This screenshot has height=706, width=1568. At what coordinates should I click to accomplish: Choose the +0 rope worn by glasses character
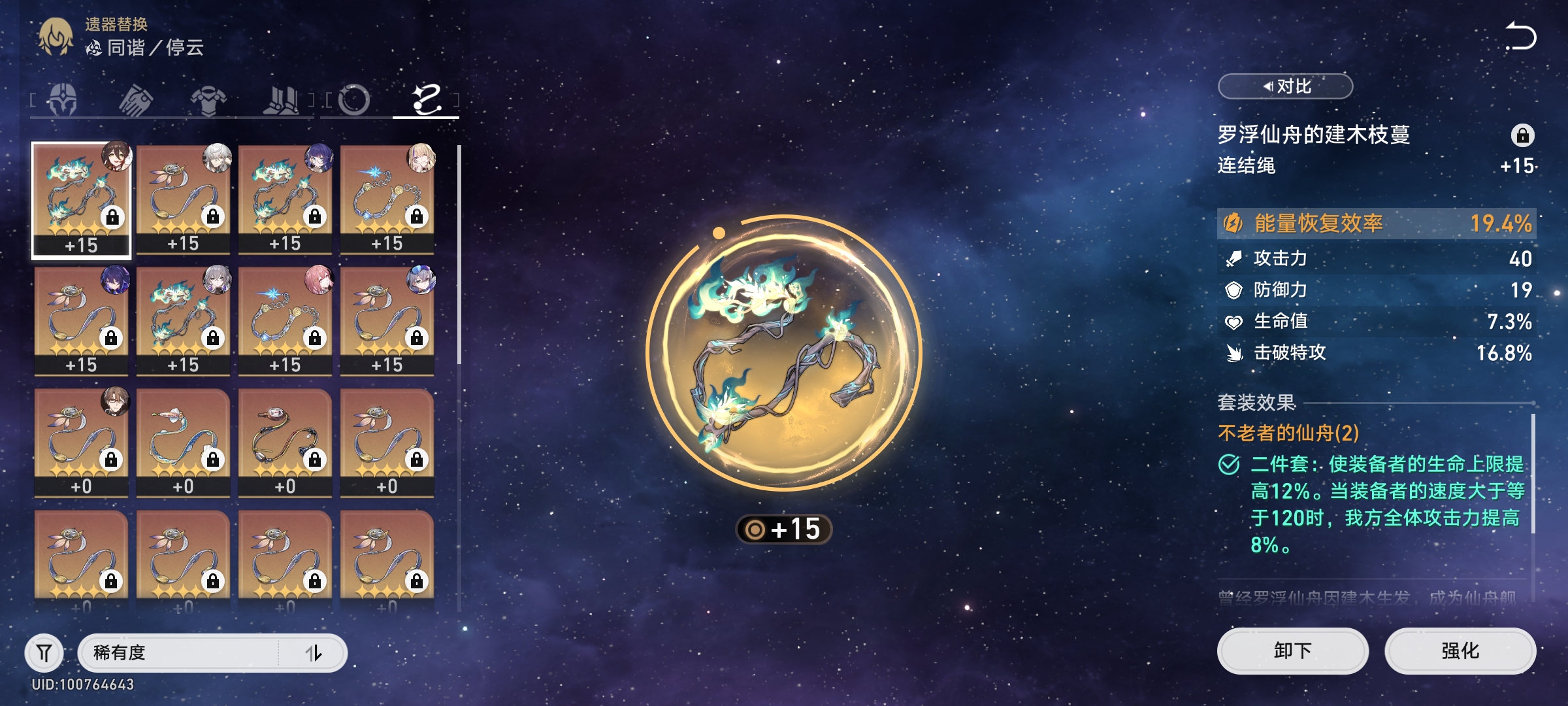click(81, 442)
